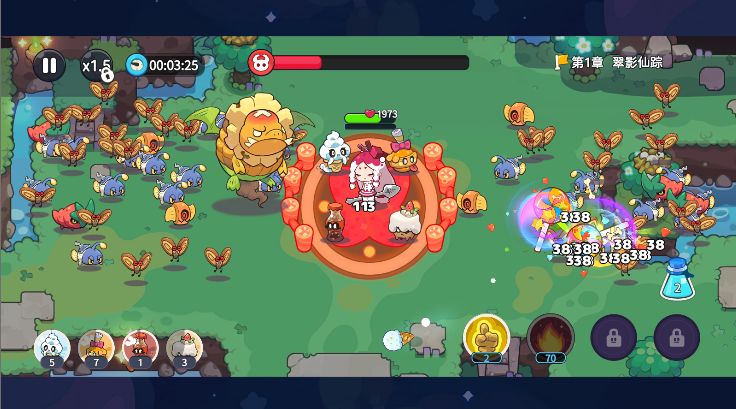Image resolution: width=736 pixels, height=409 pixels.
Task: Select the white ghost hero portrait
Action: click(52, 347)
